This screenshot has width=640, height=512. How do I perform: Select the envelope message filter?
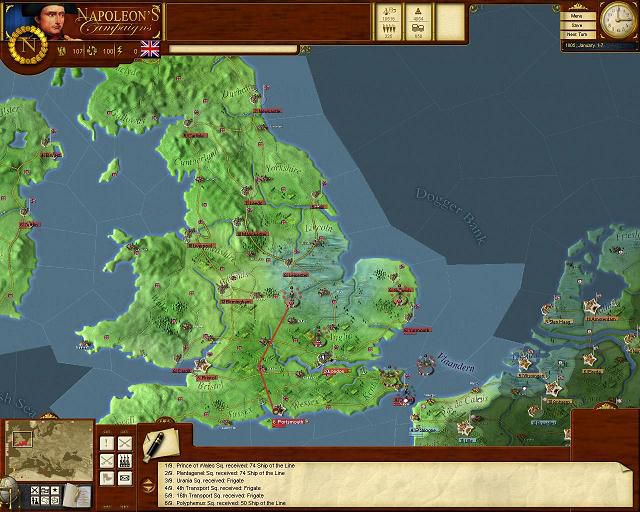125,479
